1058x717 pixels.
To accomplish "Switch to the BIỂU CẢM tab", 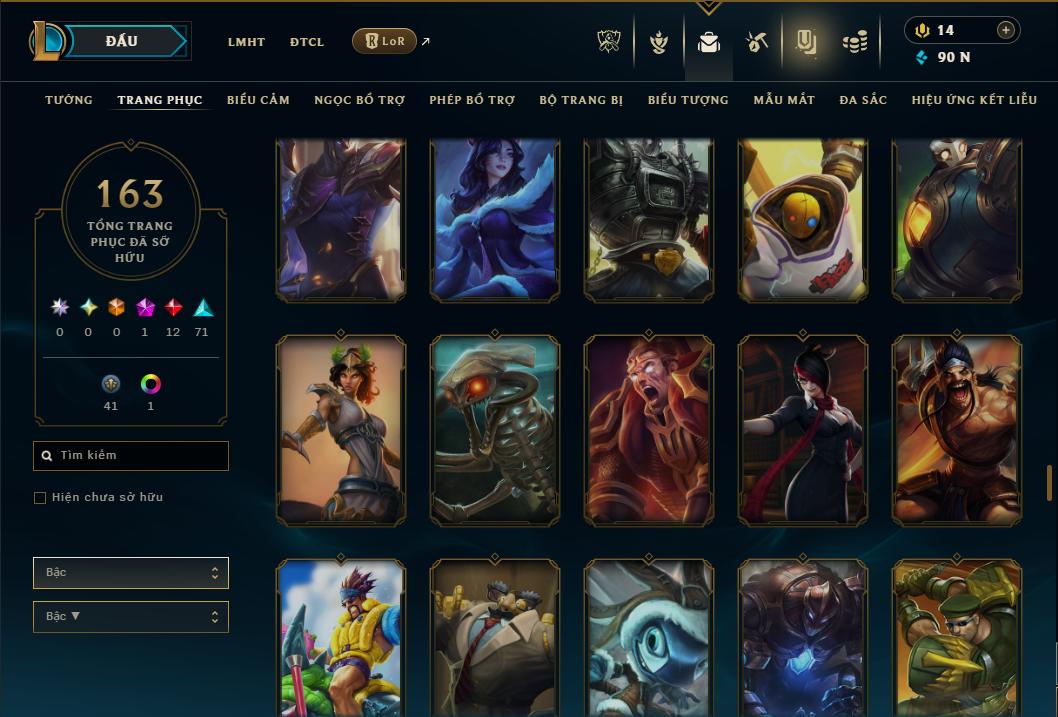I will coord(258,100).
